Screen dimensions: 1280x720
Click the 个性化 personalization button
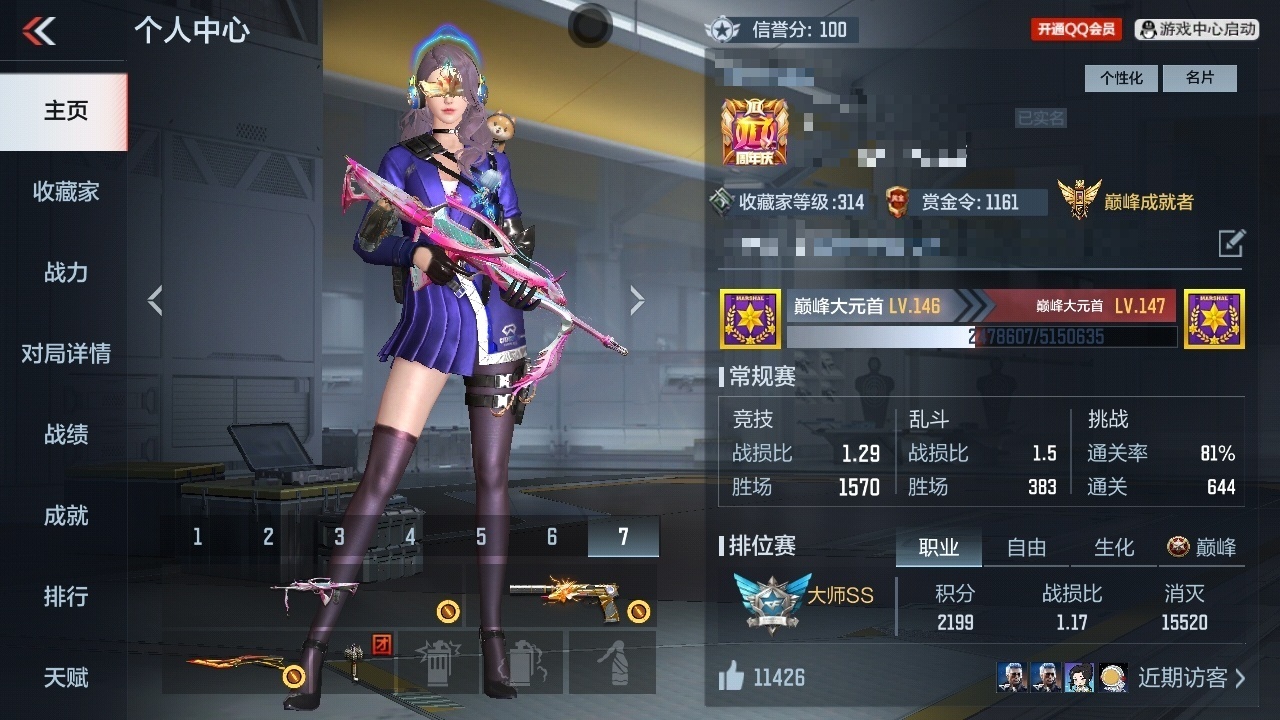[1121, 78]
